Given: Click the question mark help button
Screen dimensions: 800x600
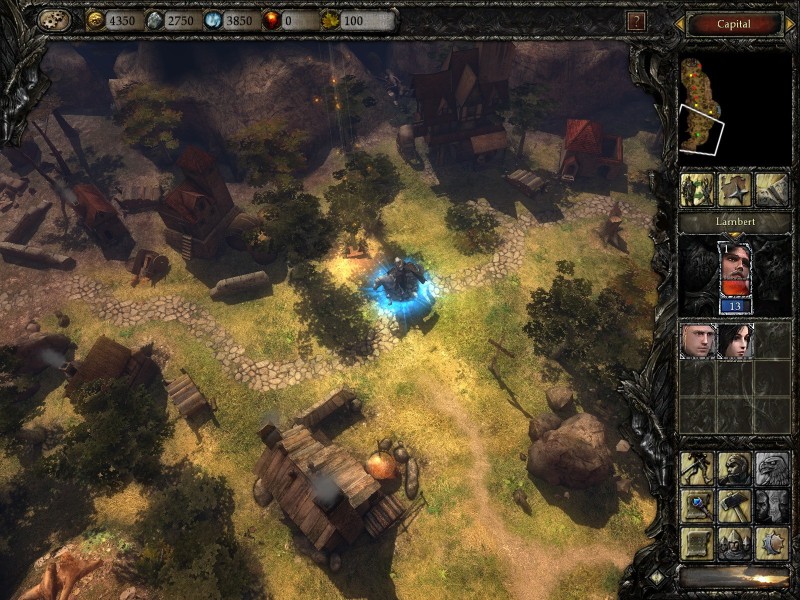Looking at the screenshot, I should pos(635,20).
